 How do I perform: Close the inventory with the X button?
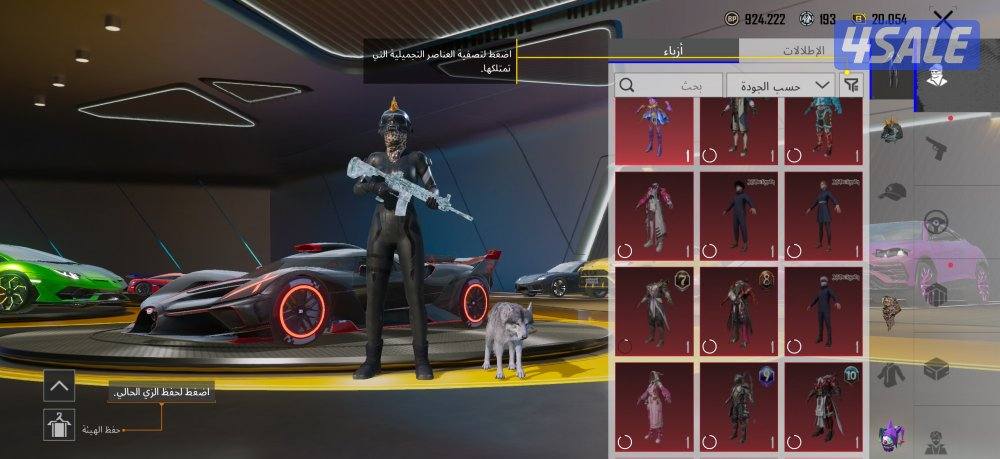(942, 18)
